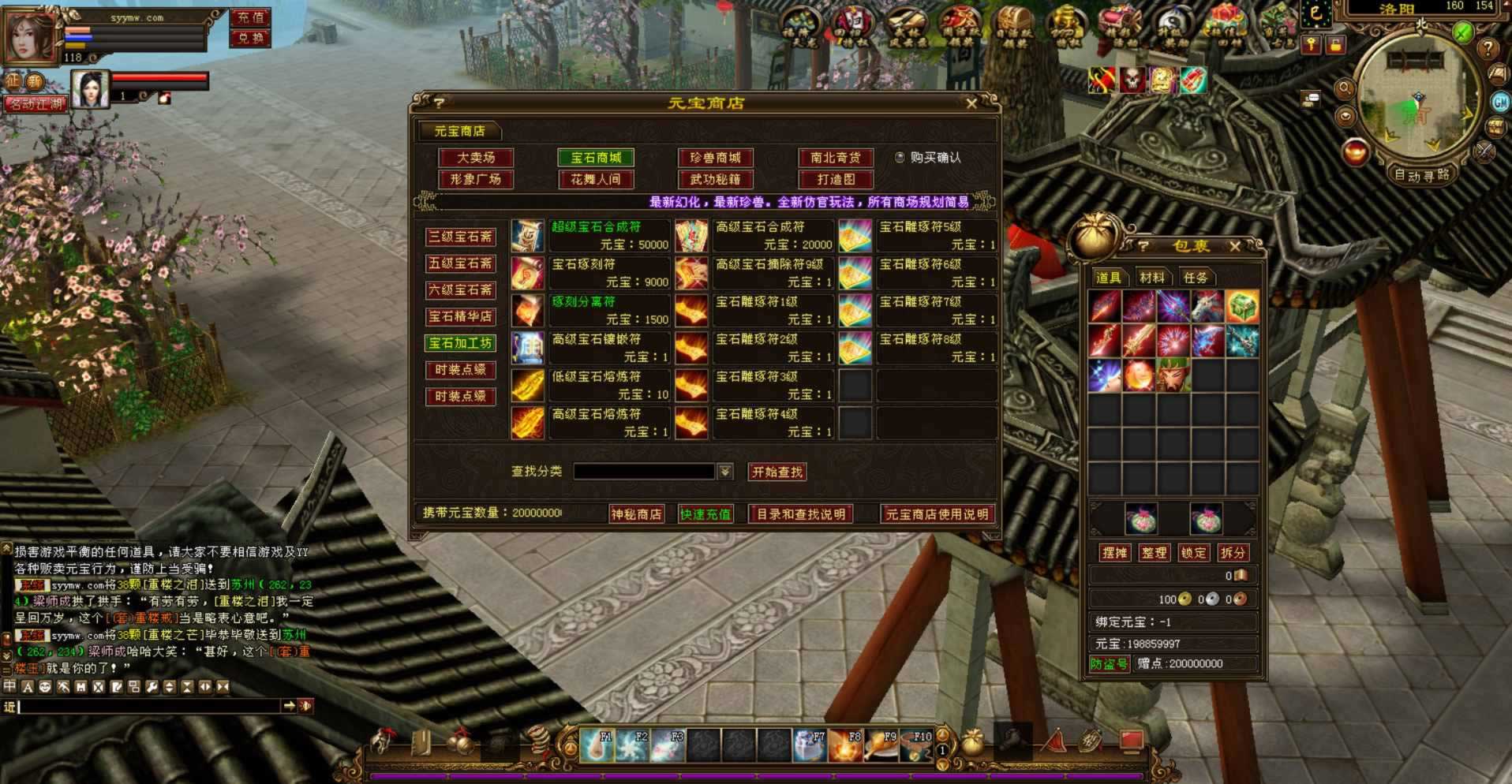Close the 元宝商店 shop window
This screenshot has height=784, width=1512.
[971, 103]
